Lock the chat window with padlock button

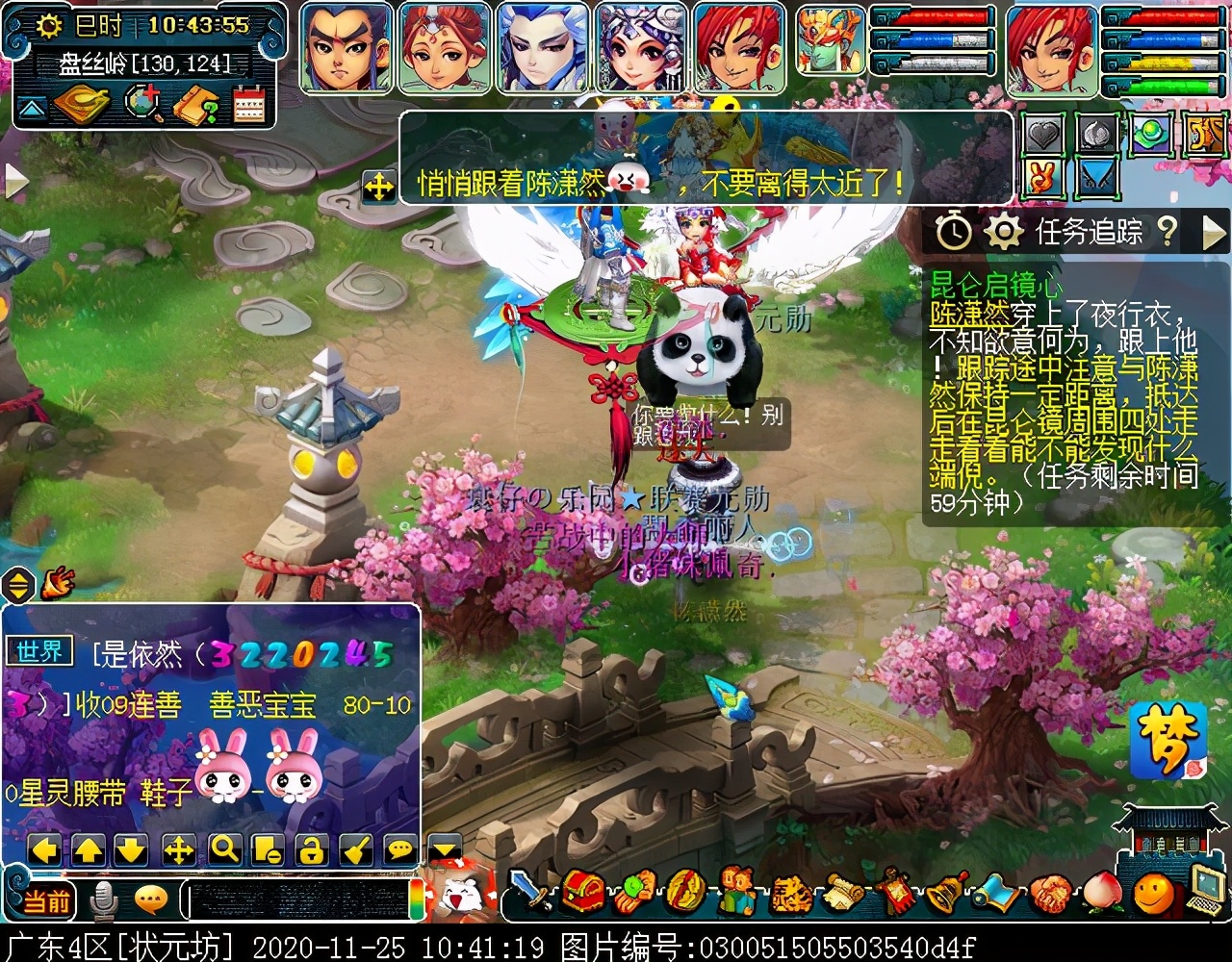pos(311,849)
